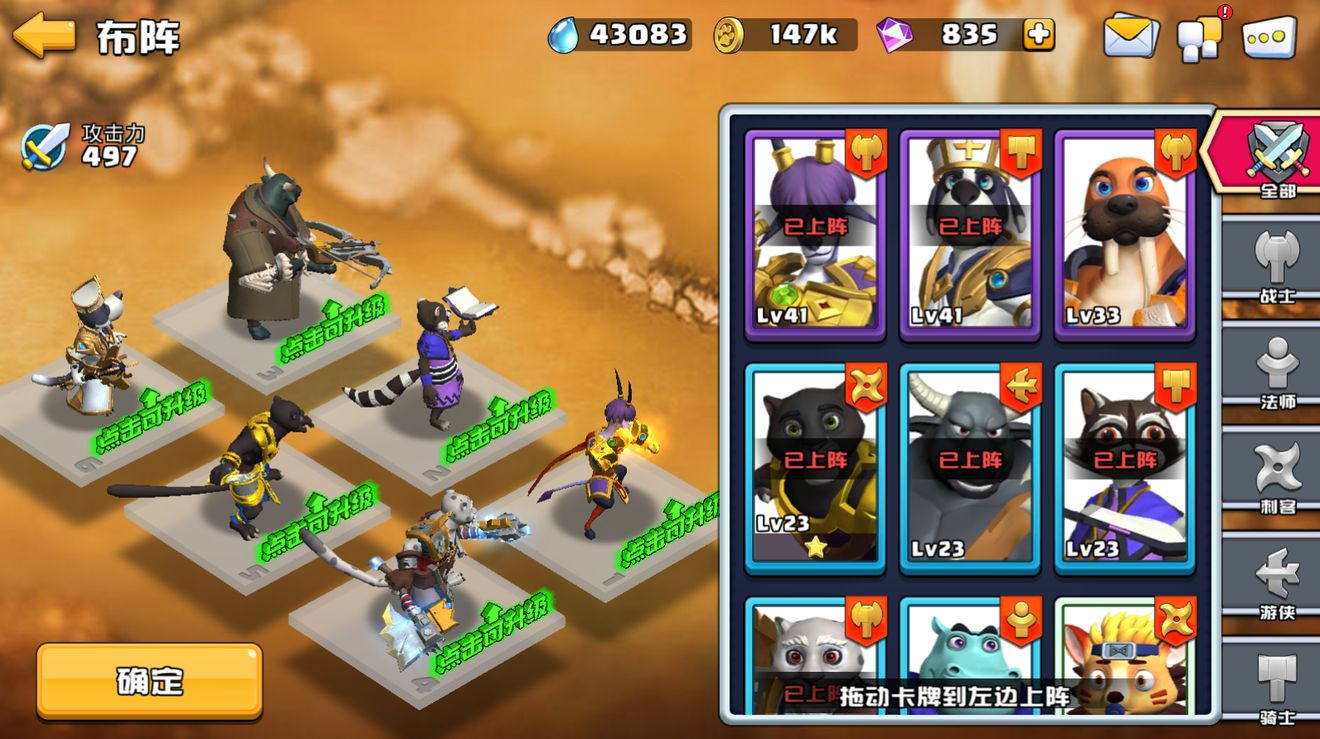
Task: Open the mail envelope icon
Action: (x=1130, y=37)
